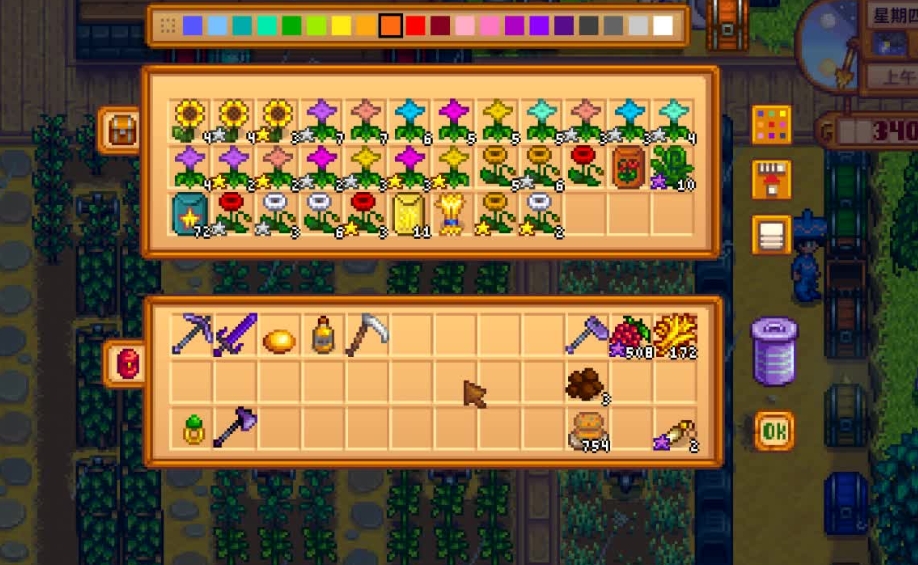Take the teal seed packet of 72
The width and height of the screenshot is (918, 565).
pyautogui.click(x=190, y=213)
